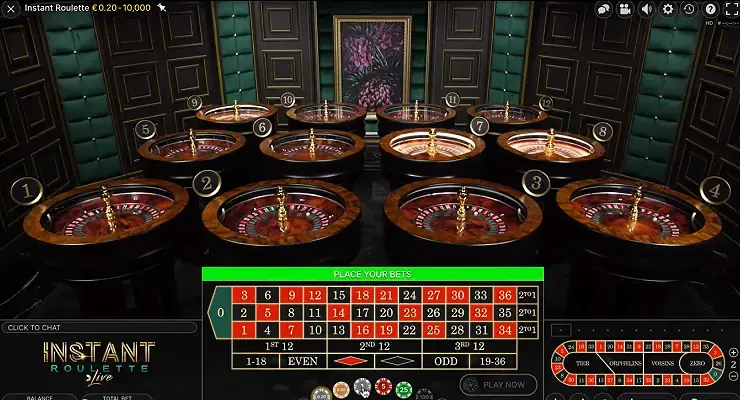
Task: Choose the 3rd 12 dozen bet
Action: click(469, 345)
